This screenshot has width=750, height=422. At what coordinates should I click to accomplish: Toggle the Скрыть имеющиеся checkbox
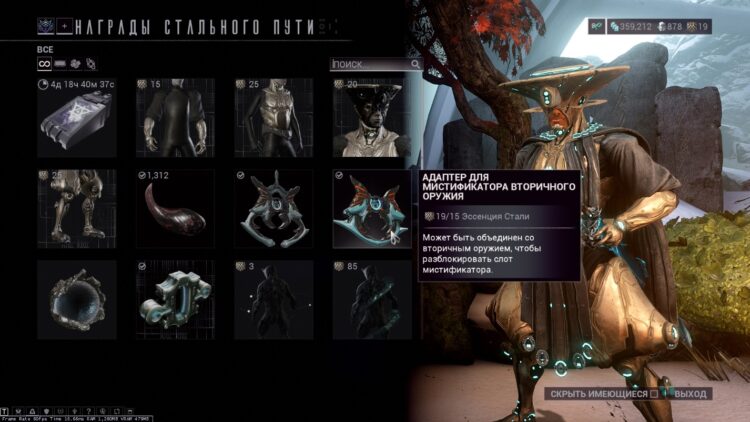tap(655, 394)
